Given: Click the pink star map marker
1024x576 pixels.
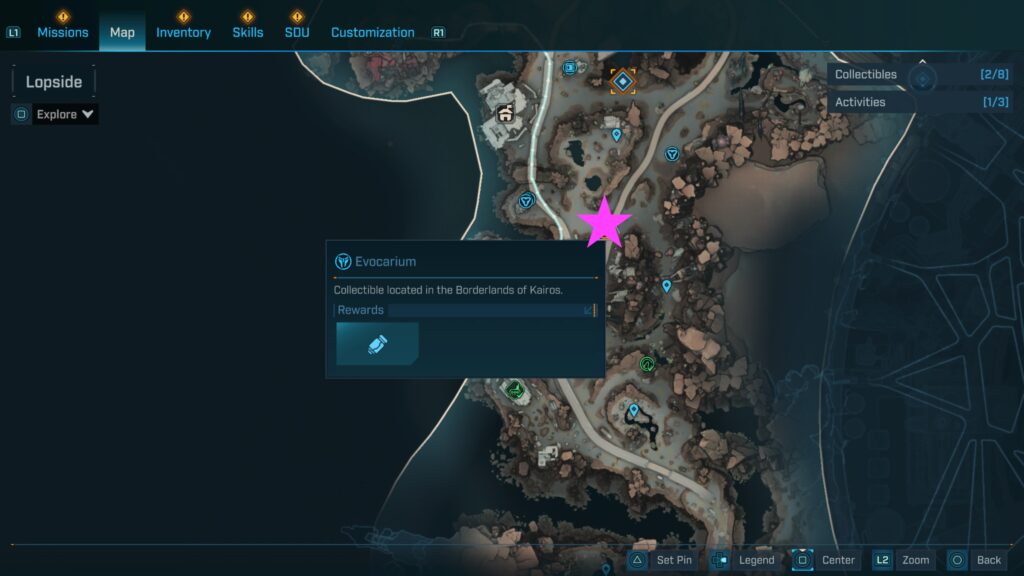Looking at the screenshot, I should (605, 222).
